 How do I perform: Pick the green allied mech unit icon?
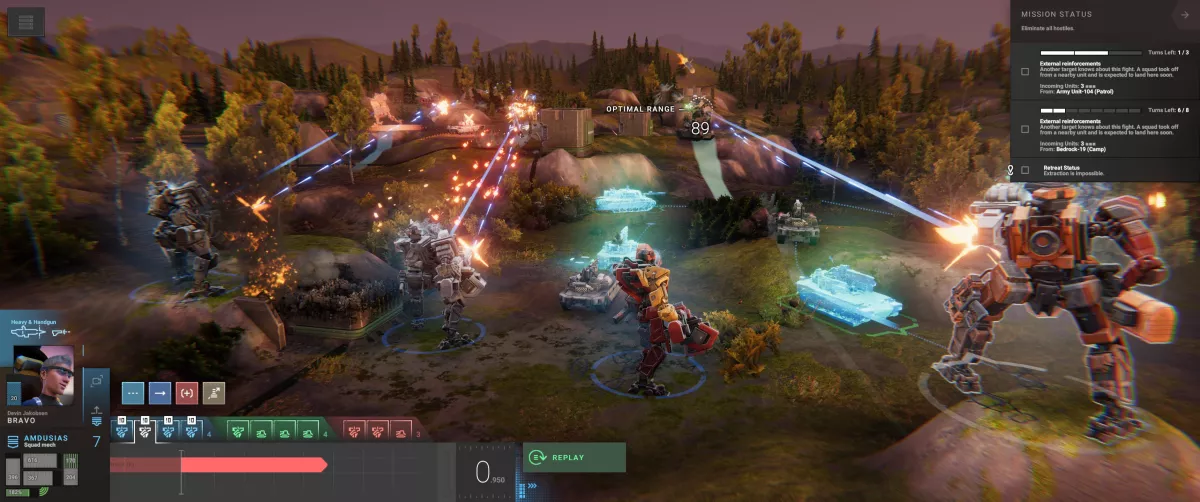point(238,431)
